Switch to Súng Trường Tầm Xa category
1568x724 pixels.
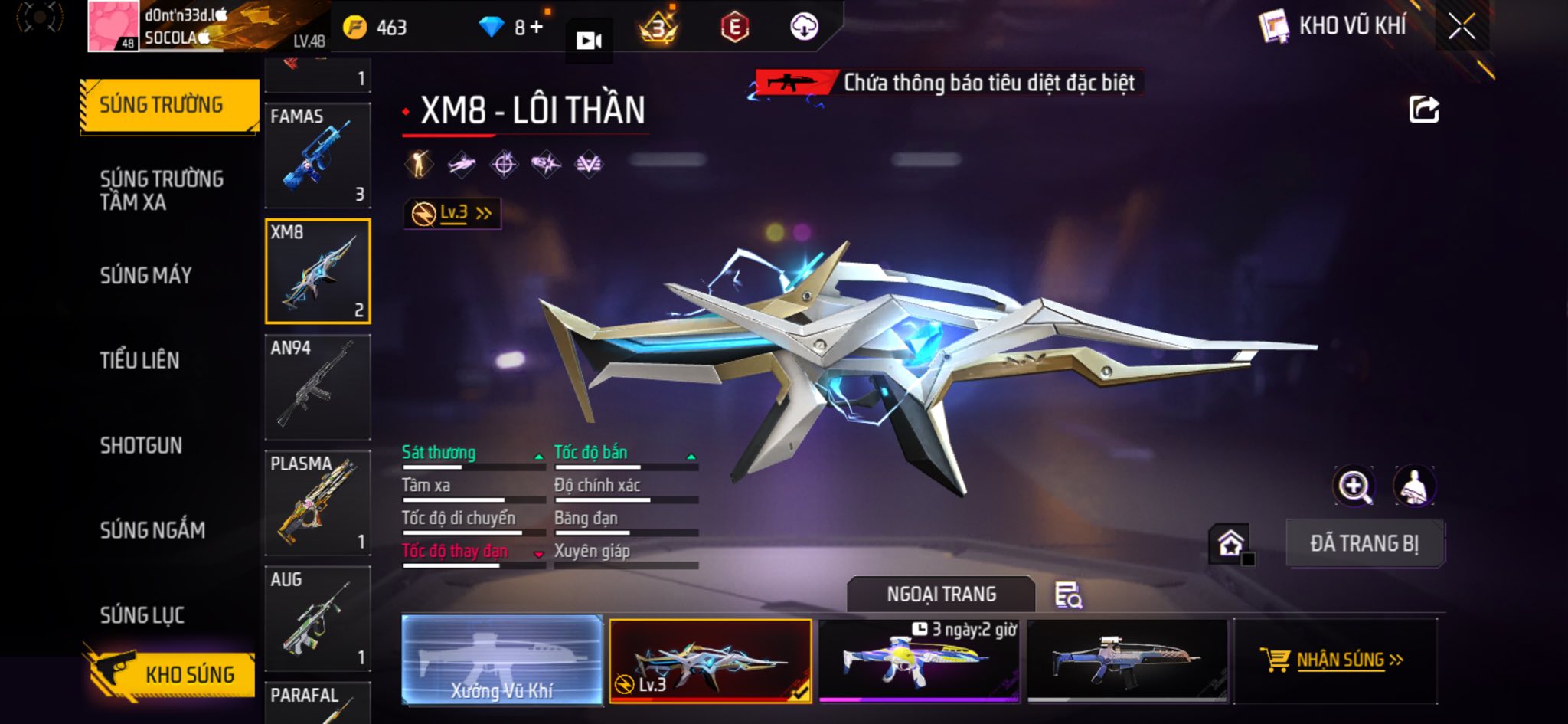161,190
